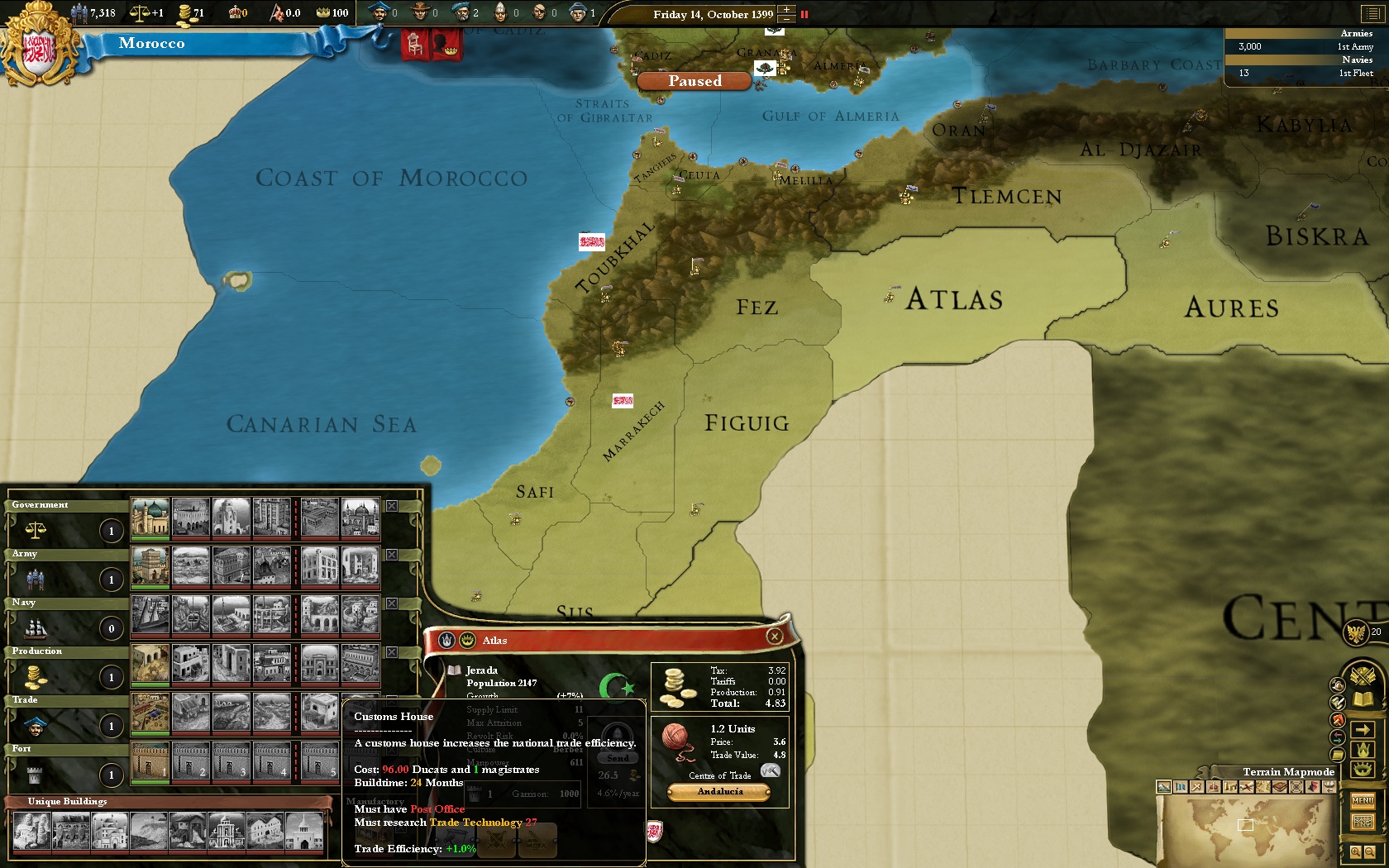Click the up arrow to increase game speed
1389x868 pixels.
pos(785,9)
